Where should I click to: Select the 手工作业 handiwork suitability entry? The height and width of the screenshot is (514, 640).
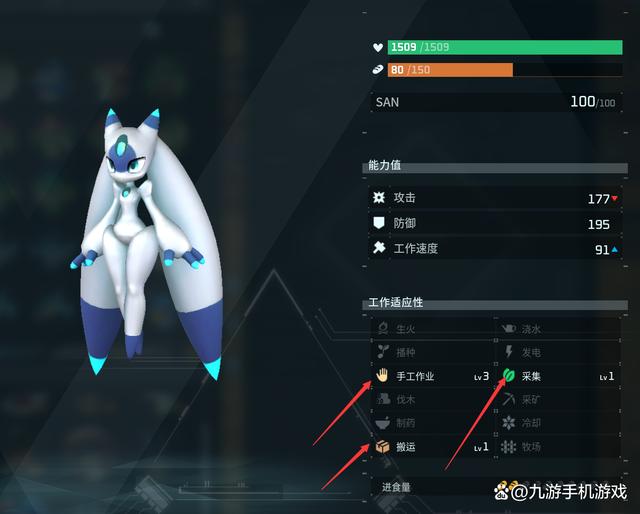[432, 376]
